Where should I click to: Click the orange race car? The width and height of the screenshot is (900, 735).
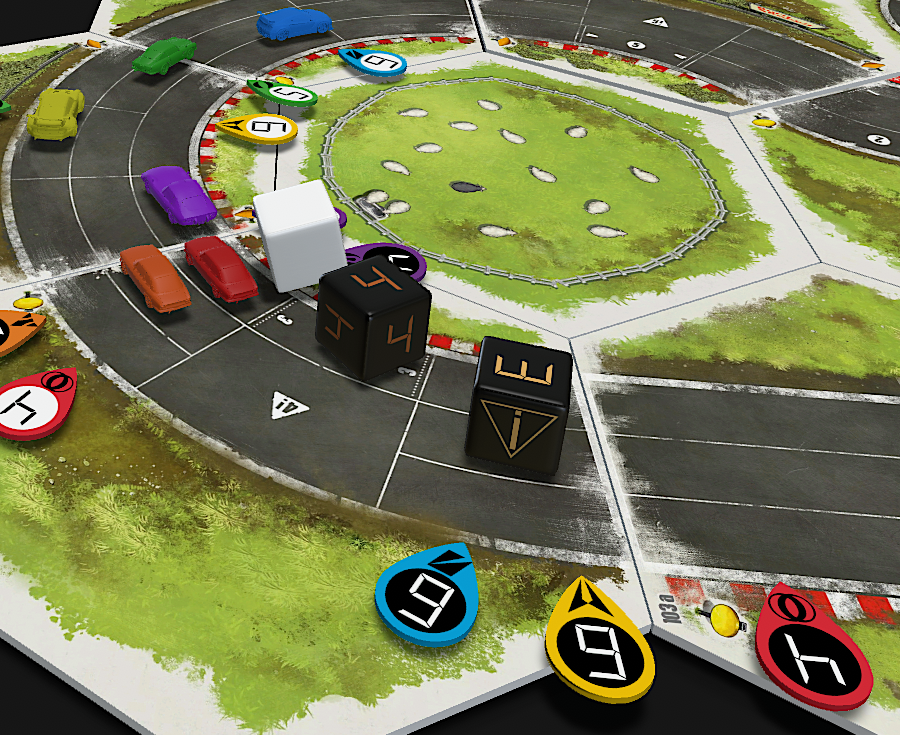pyautogui.click(x=154, y=277)
